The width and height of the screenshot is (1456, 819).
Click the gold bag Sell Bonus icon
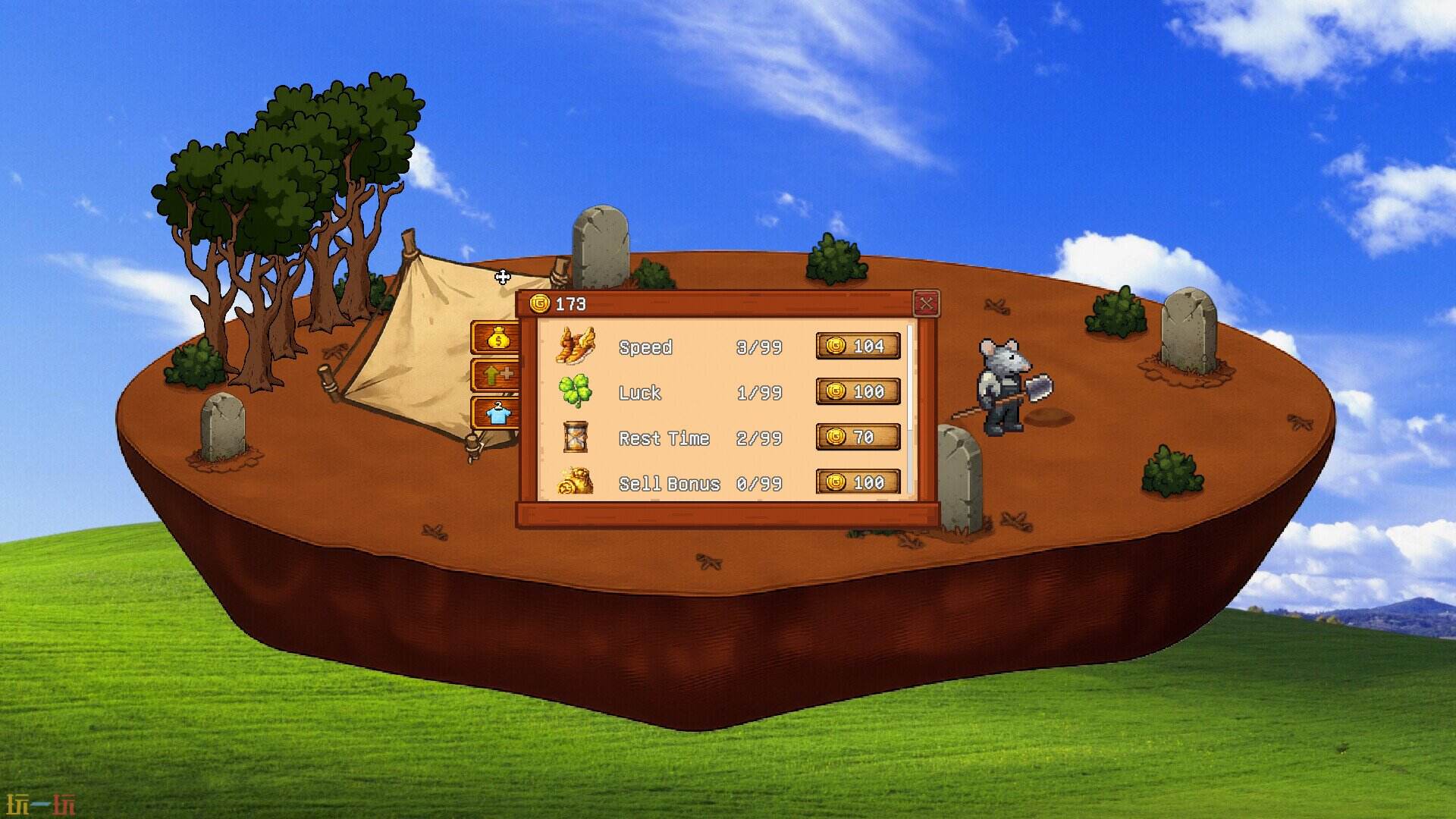click(575, 483)
